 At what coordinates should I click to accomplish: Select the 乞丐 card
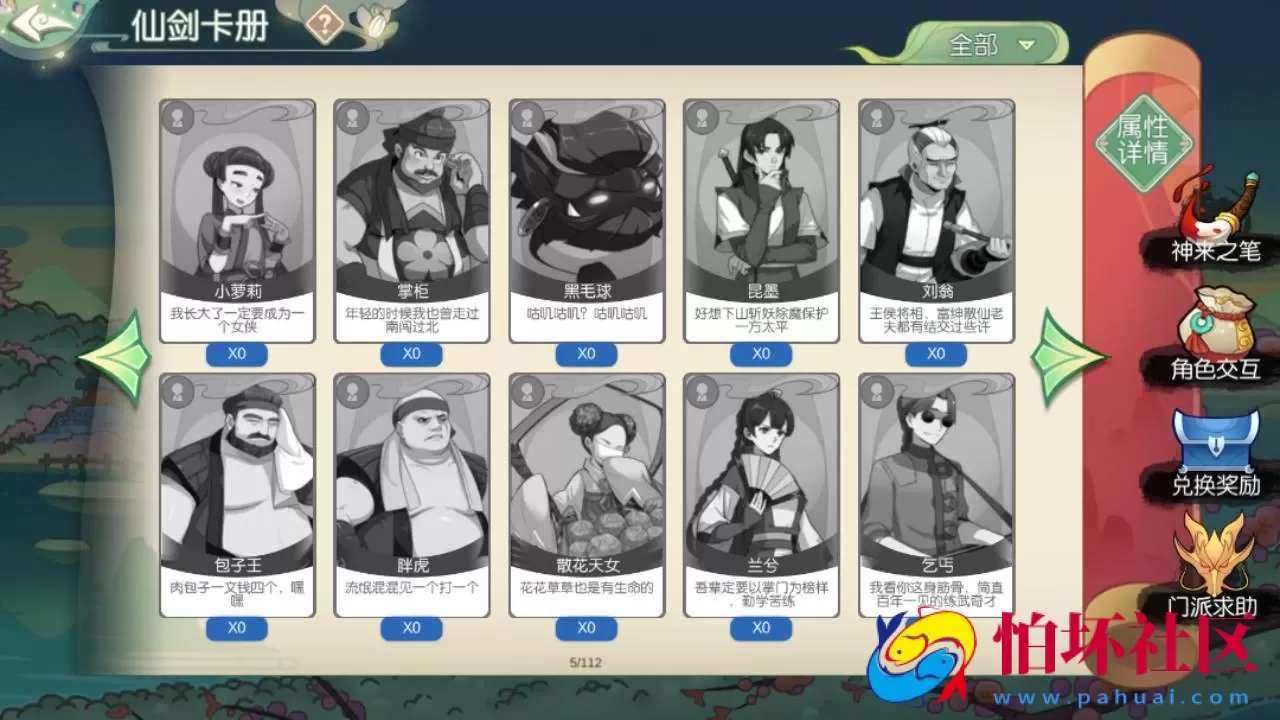pyautogui.click(x=936, y=495)
